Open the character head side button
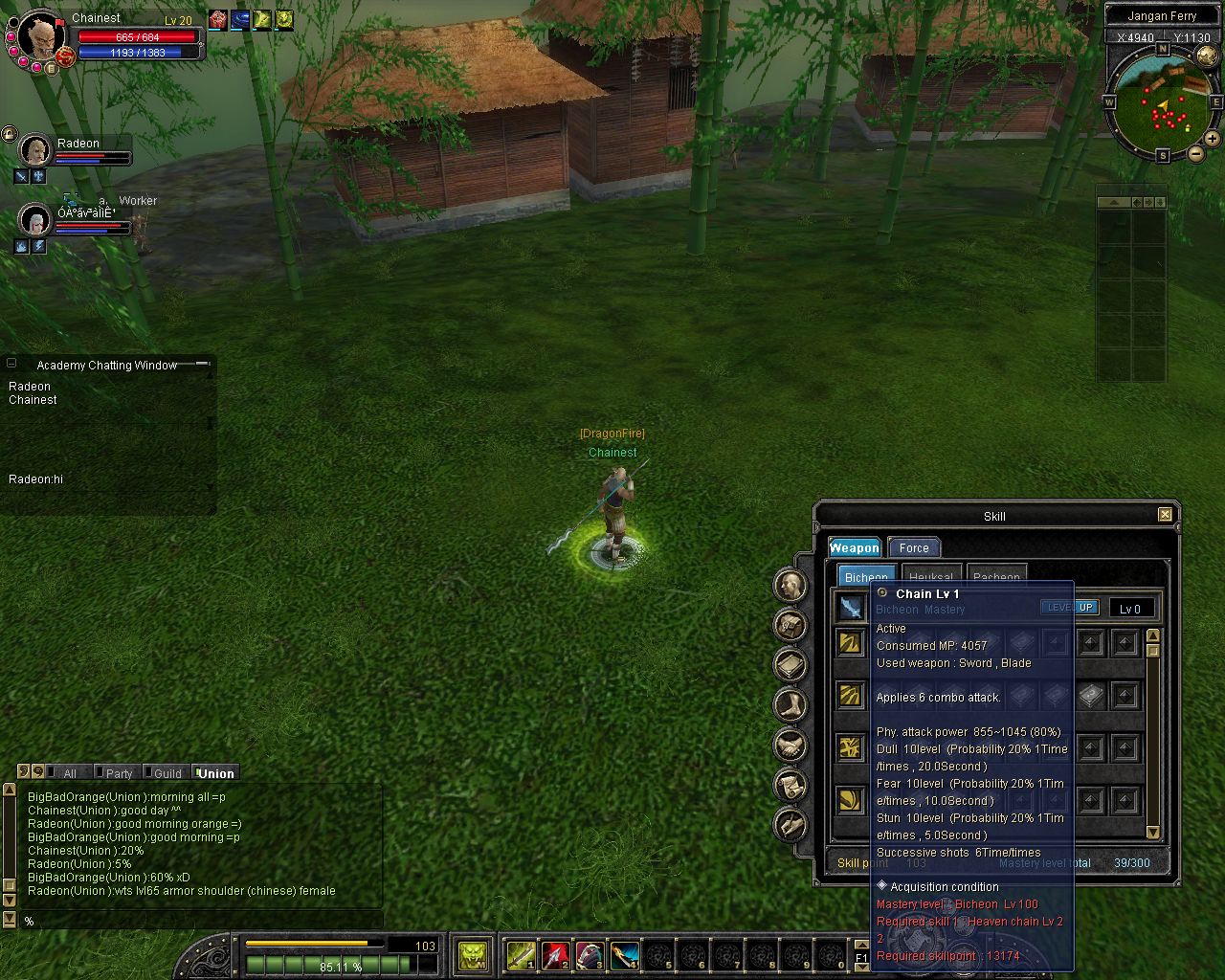The height and width of the screenshot is (980, 1225). click(791, 586)
